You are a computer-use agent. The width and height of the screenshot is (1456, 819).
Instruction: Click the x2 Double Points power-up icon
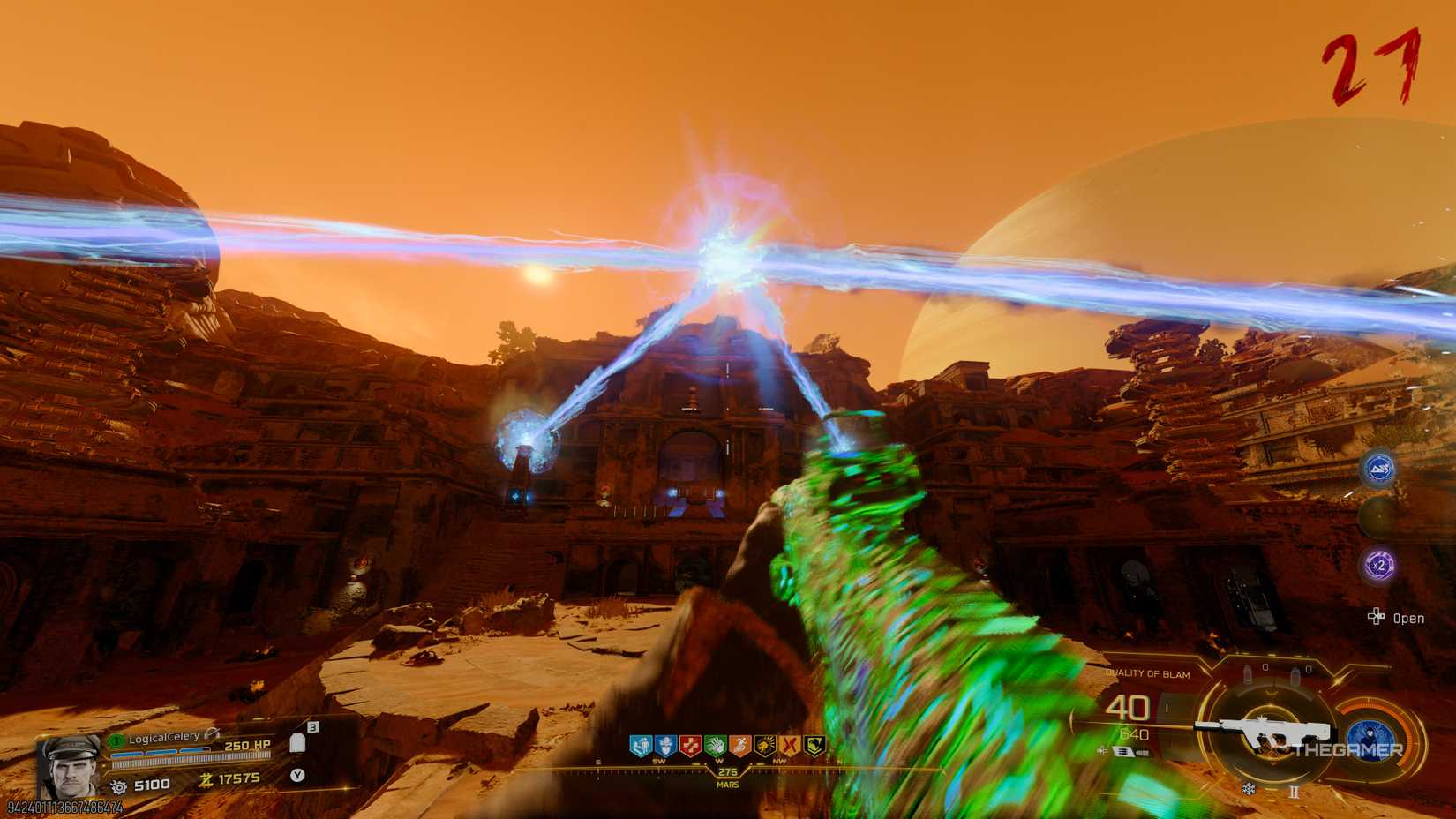(x=1378, y=565)
